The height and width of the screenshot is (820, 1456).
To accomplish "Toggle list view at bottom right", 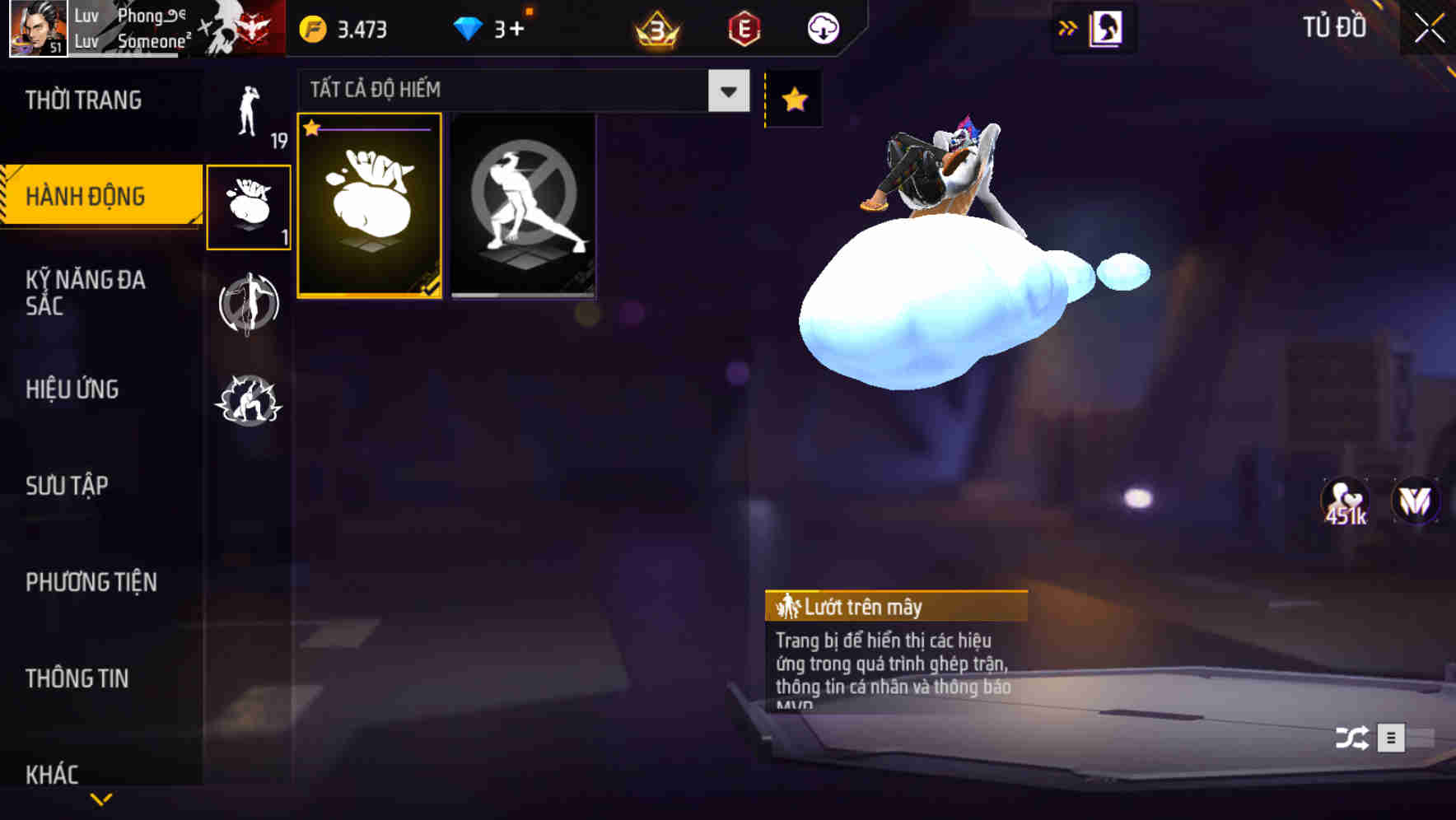I will click(x=1391, y=737).
